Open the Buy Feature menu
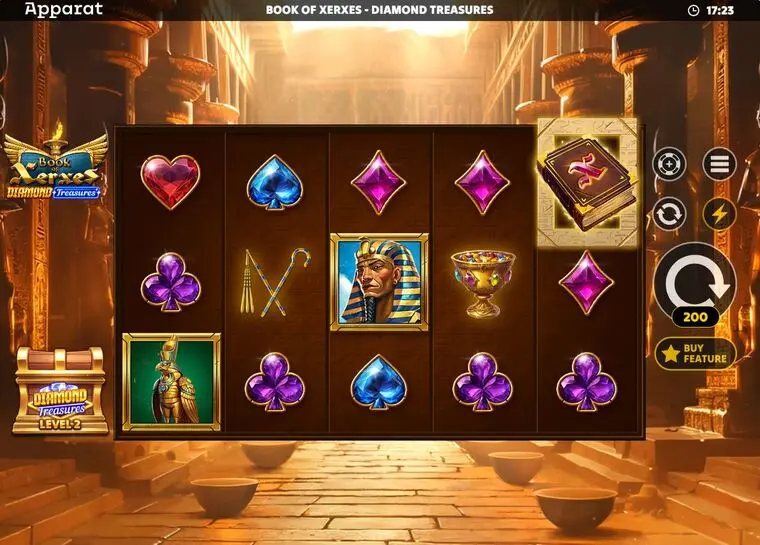 695,353
